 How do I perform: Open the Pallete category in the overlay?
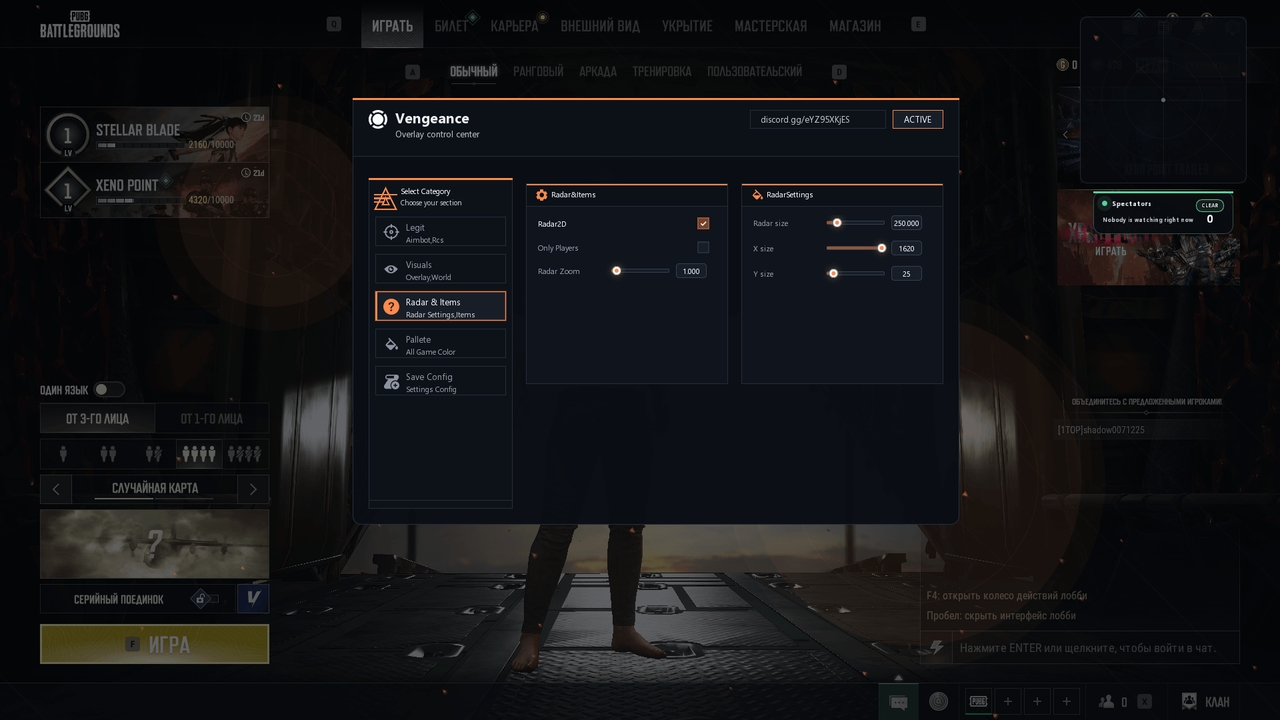coord(440,345)
